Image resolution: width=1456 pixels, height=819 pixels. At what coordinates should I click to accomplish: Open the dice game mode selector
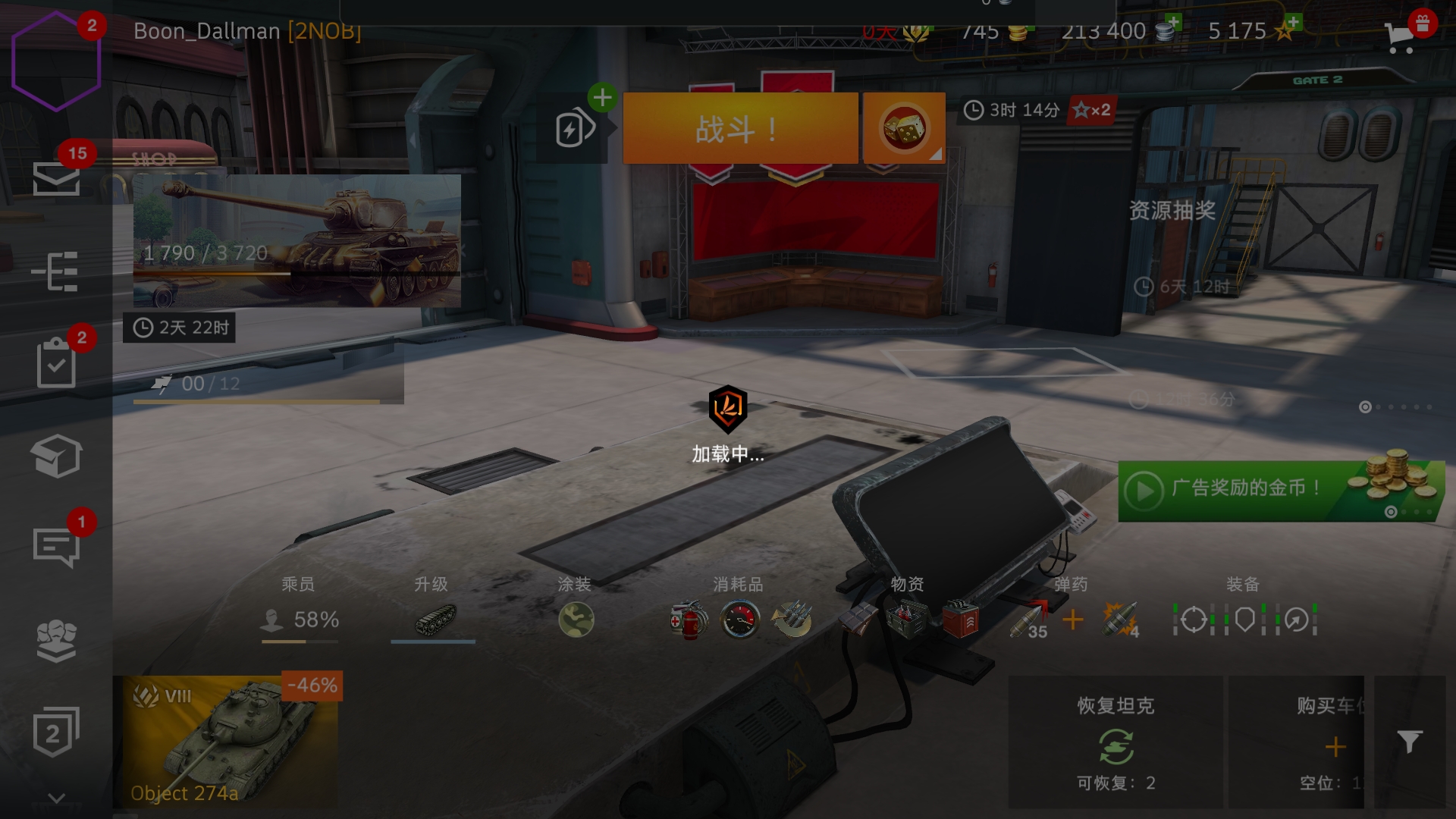pyautogui.click(x=903, y=128)
